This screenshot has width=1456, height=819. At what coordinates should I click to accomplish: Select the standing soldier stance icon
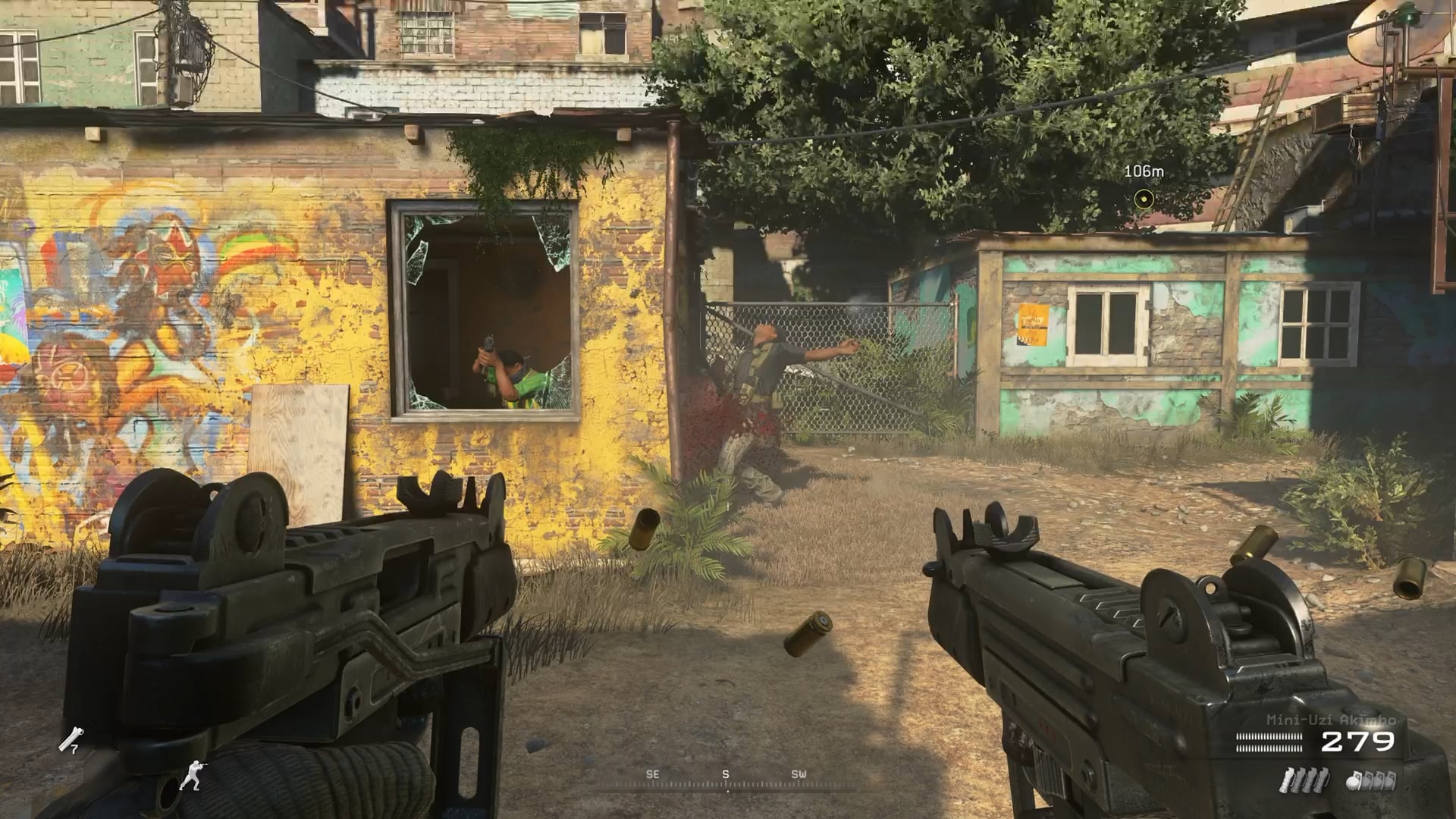click(191, 773)
